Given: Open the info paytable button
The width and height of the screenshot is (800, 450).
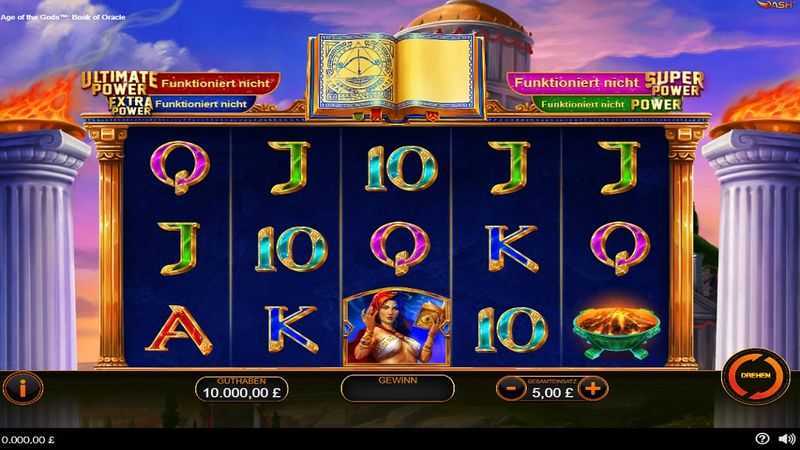Looking at the screenshot, I should point(24,386).
